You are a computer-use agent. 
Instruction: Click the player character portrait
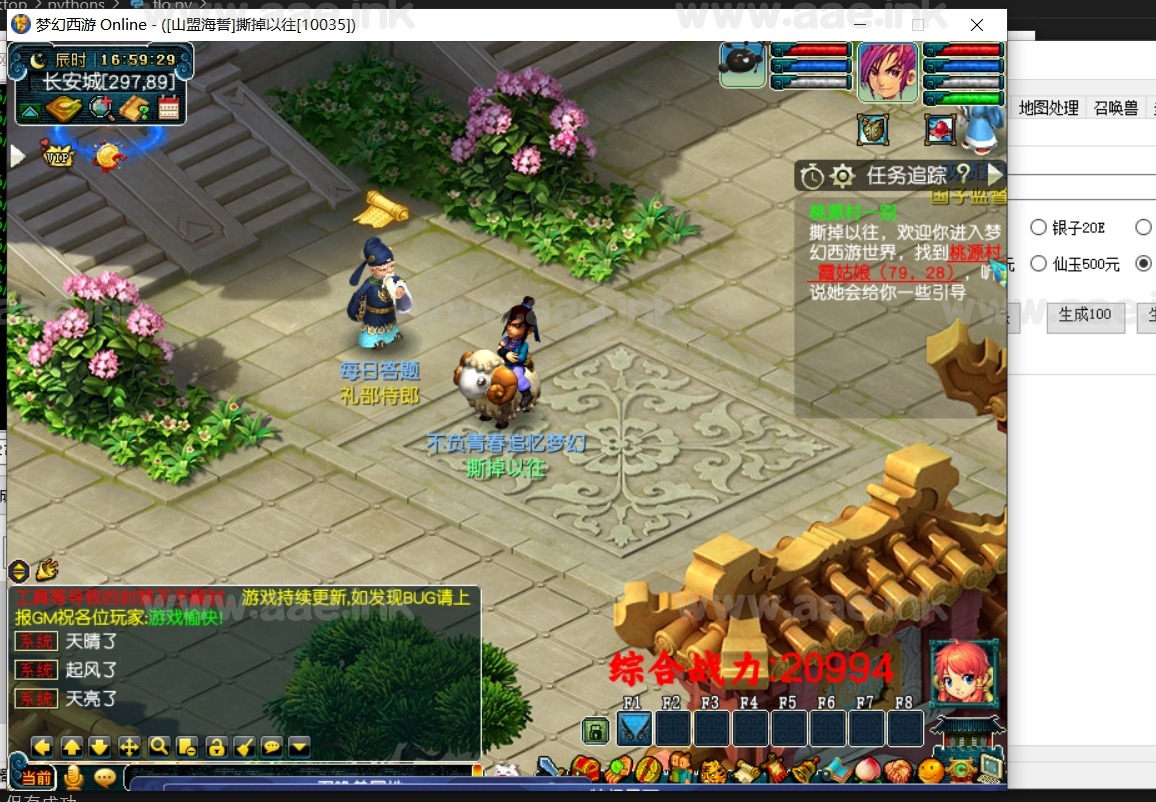[887, 72]
